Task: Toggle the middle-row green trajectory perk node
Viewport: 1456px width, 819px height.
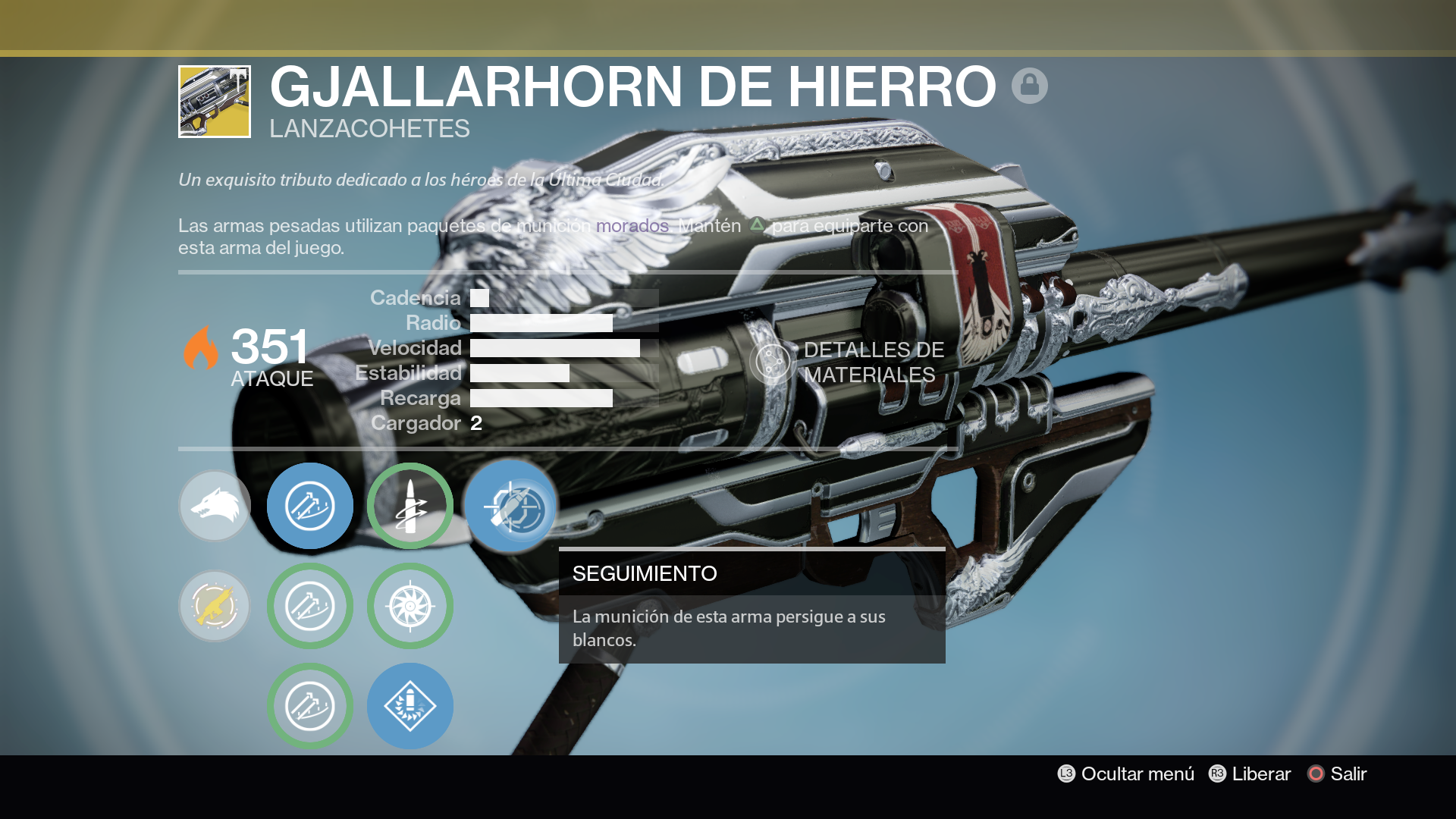Action: point(310,606)
